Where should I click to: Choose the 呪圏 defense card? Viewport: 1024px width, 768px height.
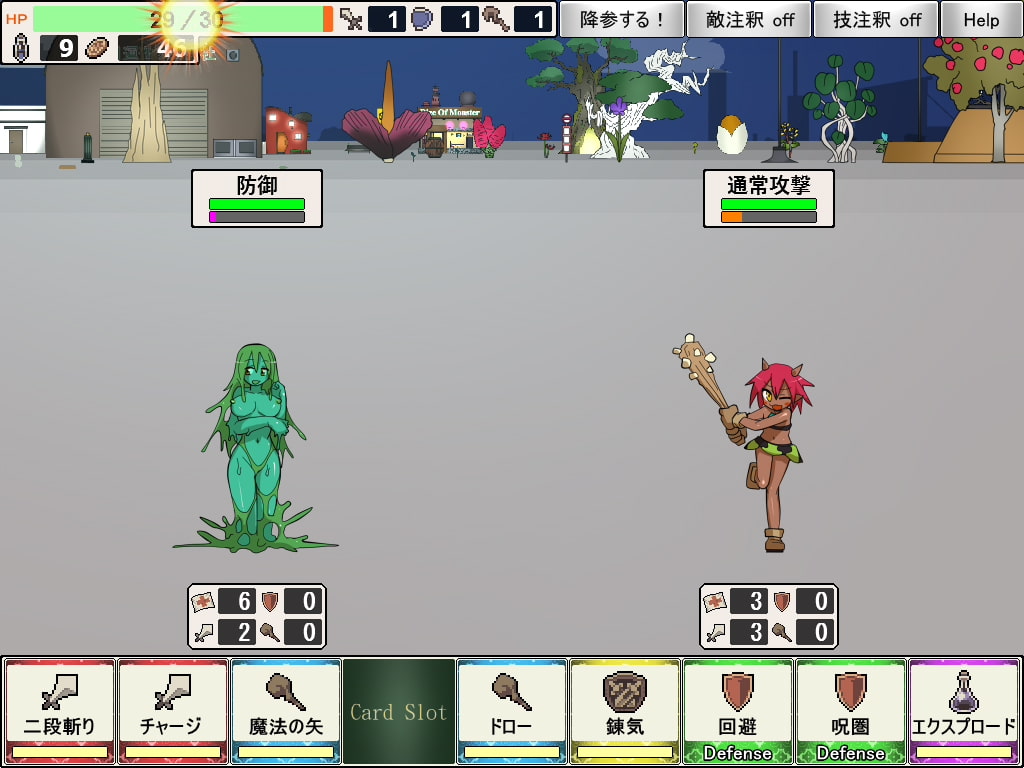[850, 710]
